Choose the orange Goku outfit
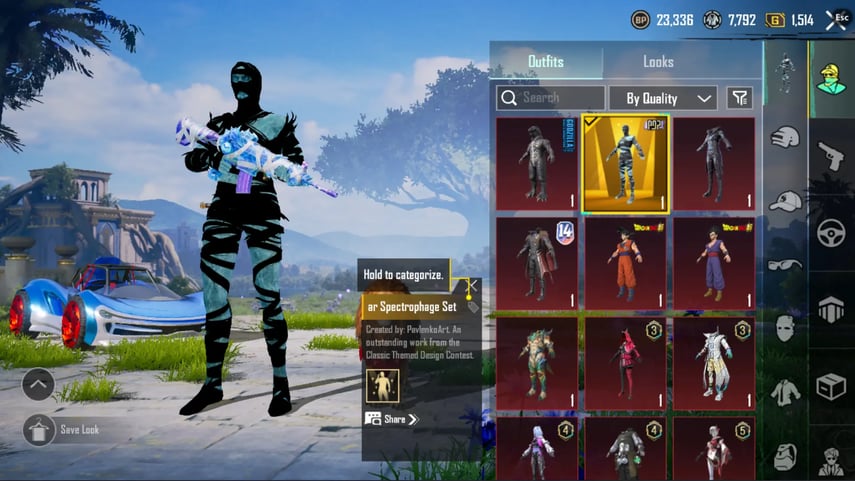Image resolution: width=855 pixels, height=481 pixels. [625, 263]
